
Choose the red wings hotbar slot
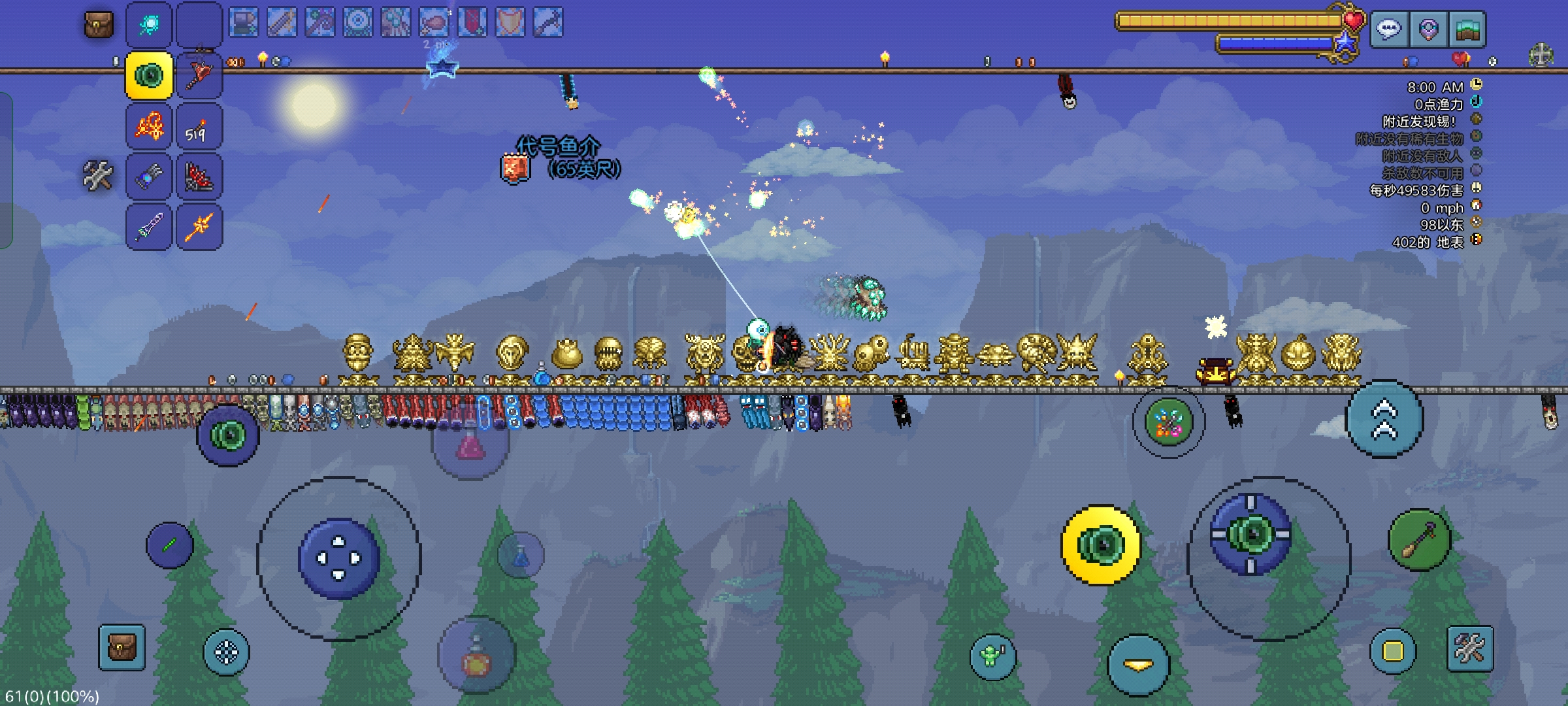[199, 177]
